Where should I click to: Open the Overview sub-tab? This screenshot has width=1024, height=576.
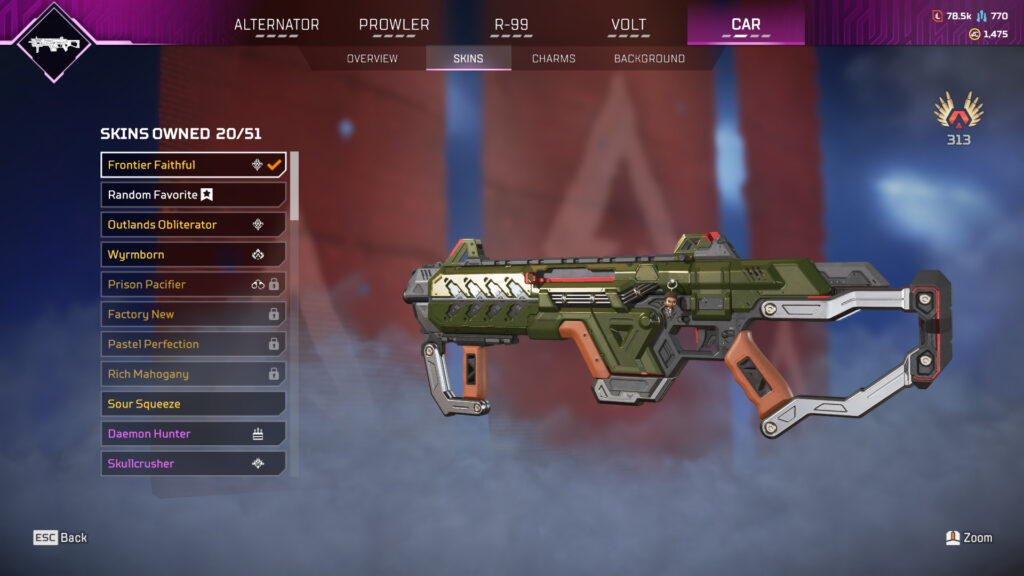tap(372, 59)
